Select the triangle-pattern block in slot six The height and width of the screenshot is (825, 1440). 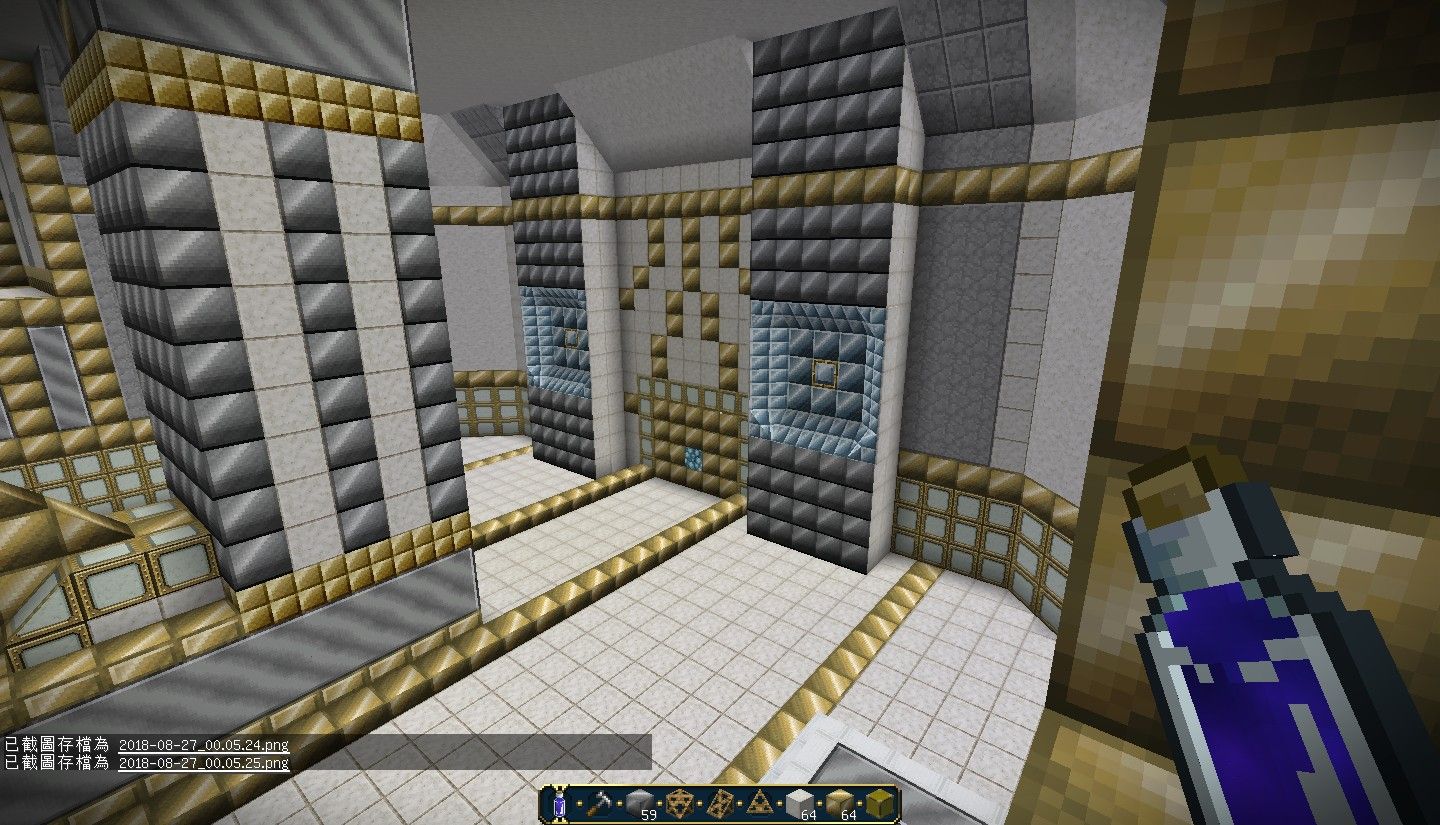pyautogui.click(x=761, y=800)
